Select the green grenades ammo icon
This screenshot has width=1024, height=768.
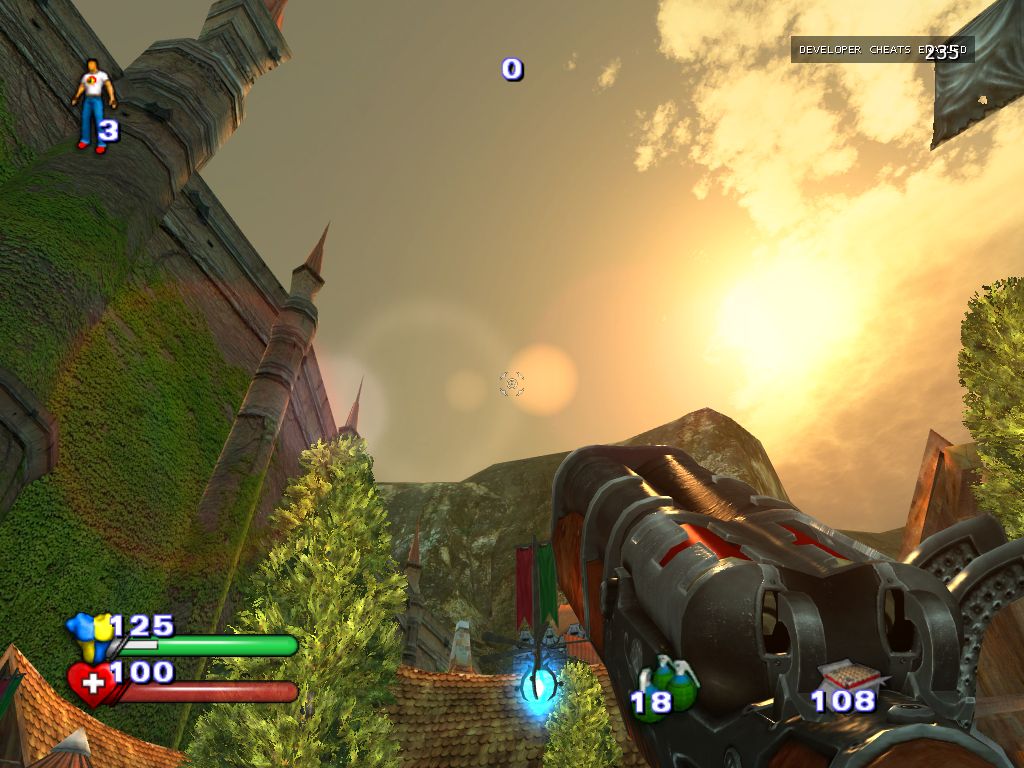(672, 682)
